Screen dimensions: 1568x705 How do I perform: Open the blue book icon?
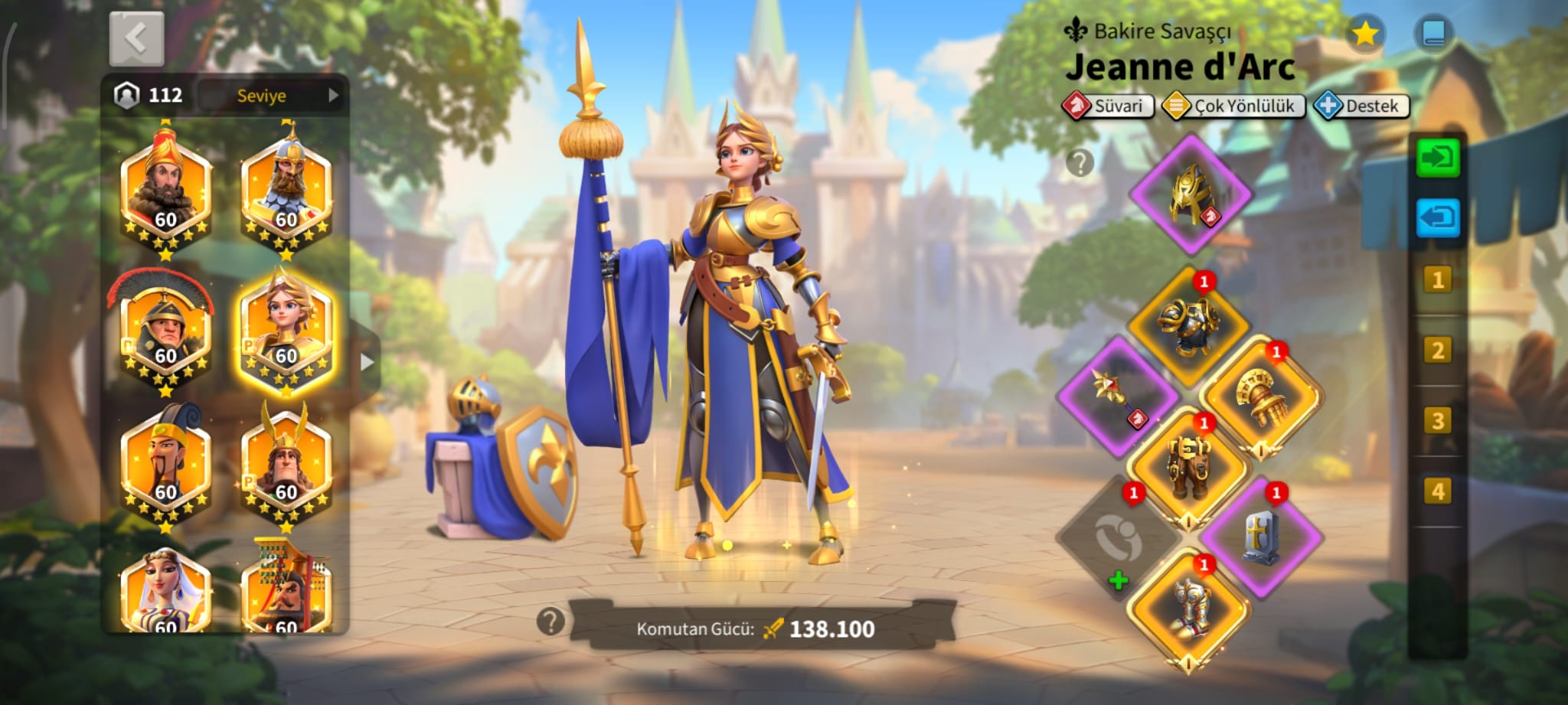[x=1432, y=34]
